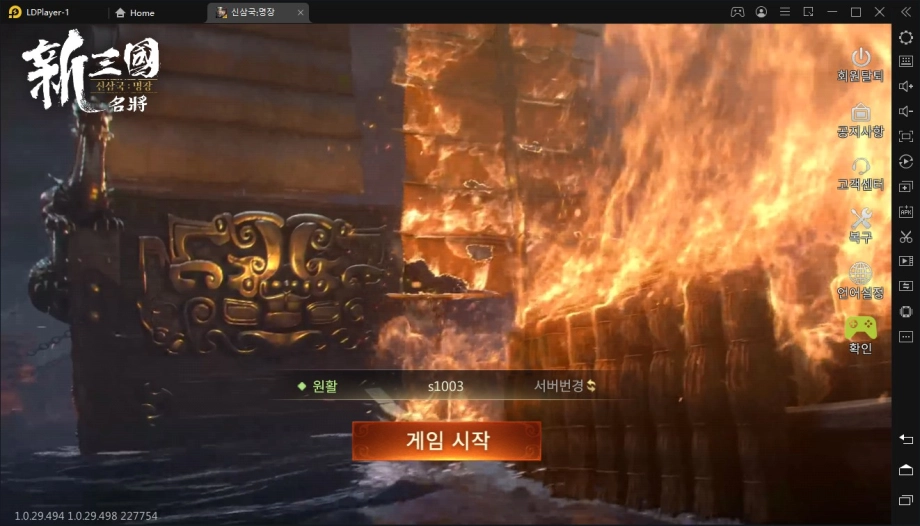The image size is (920, 526).
Task: Select the s1003 server entry
Action: (x=445, y=386)
